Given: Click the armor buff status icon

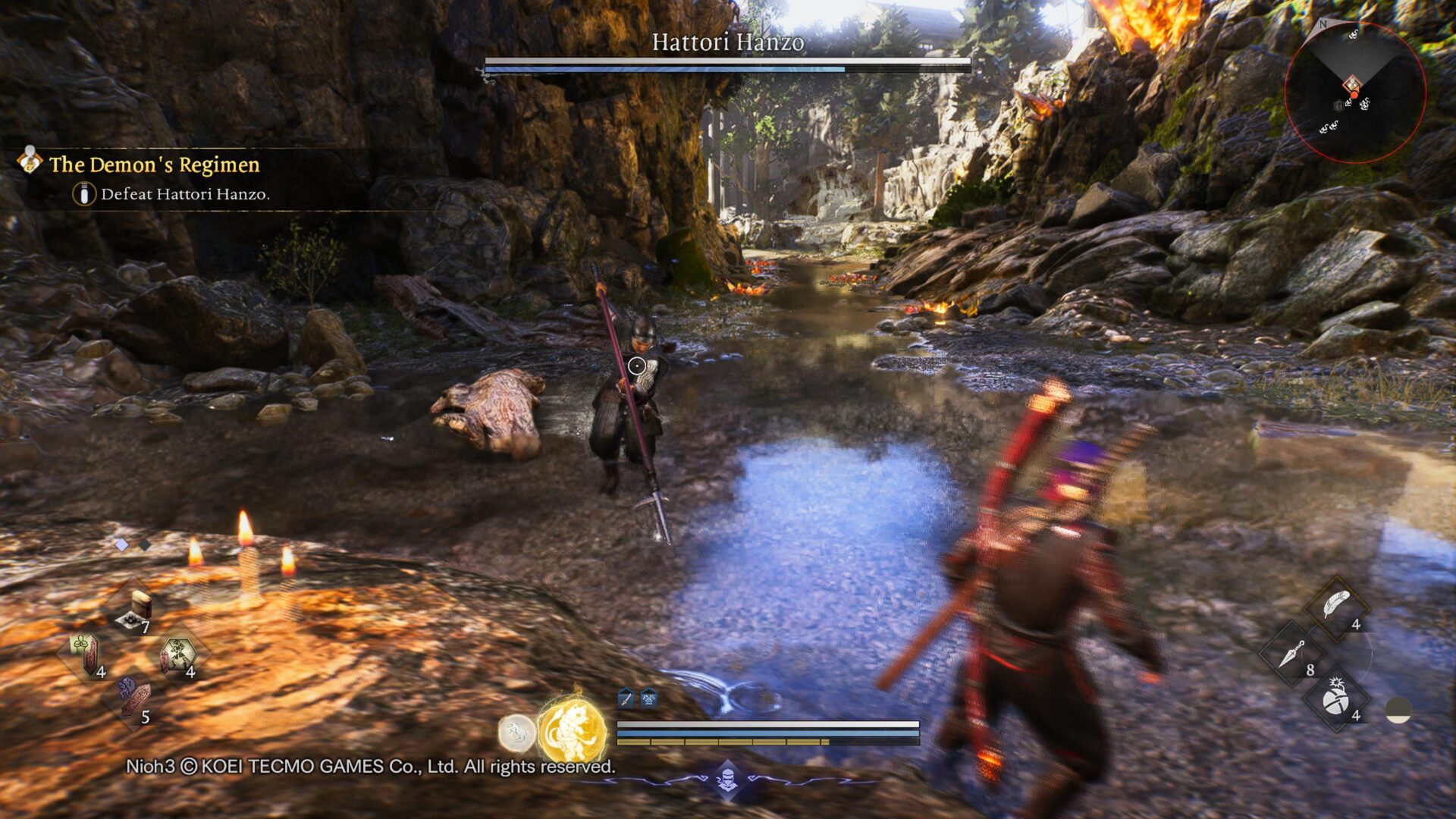Looking at the screenshot, I should 649,698.
